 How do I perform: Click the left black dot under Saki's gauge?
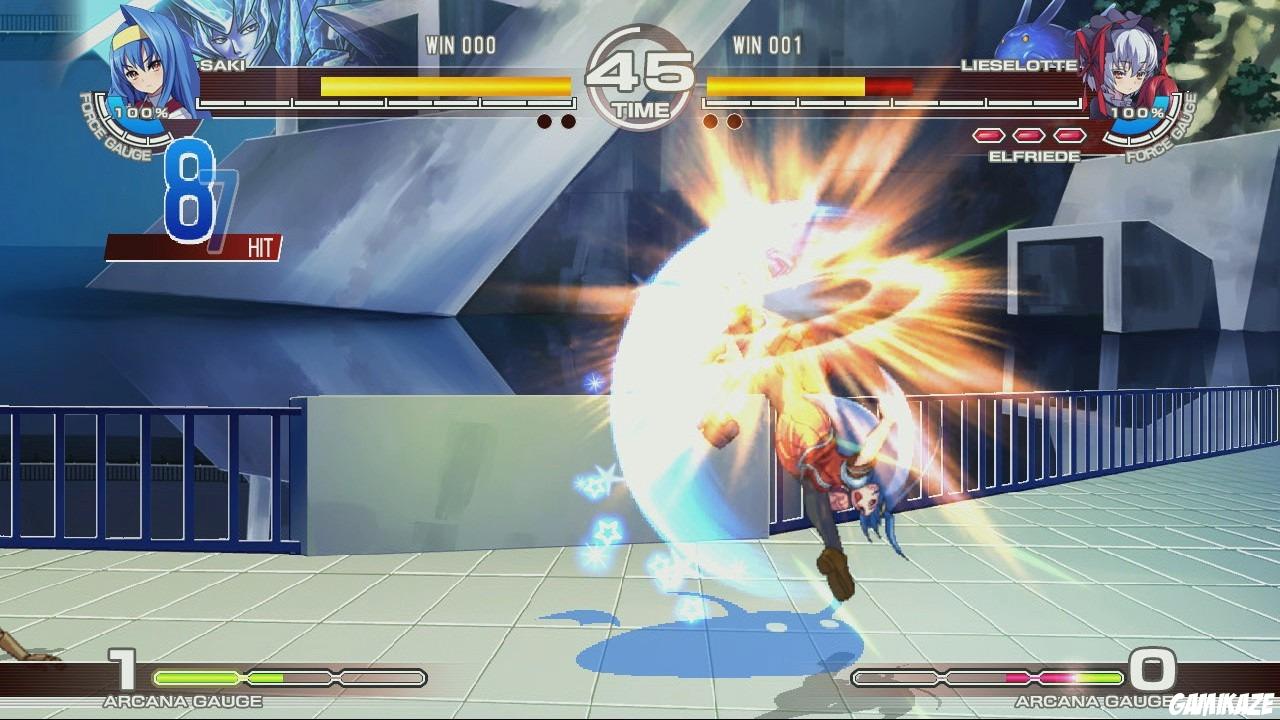pos(545,119)
